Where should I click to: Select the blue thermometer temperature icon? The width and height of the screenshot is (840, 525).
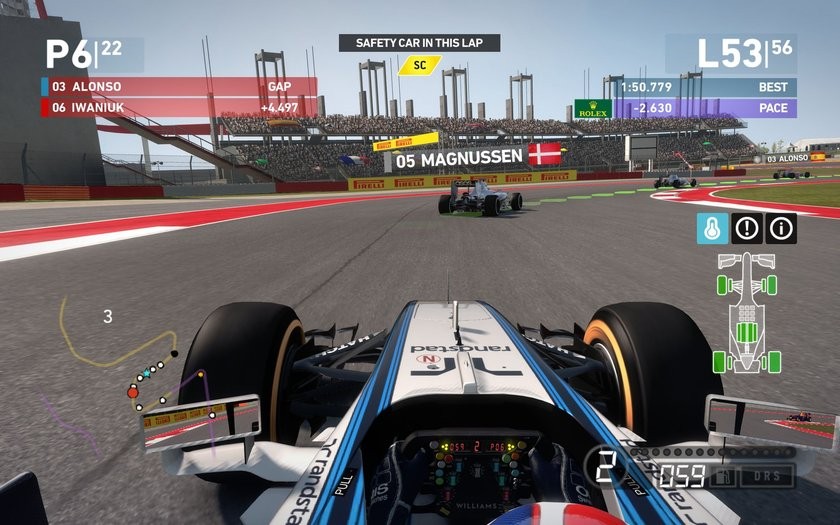pos(712,228)
